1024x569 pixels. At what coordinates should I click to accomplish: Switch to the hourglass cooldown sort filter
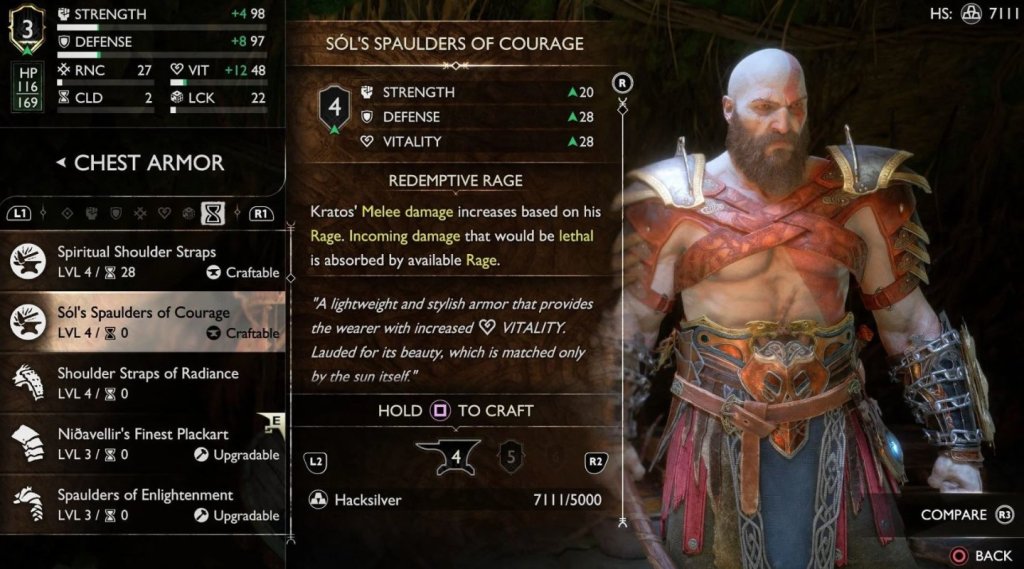click(x=212, y=212)
